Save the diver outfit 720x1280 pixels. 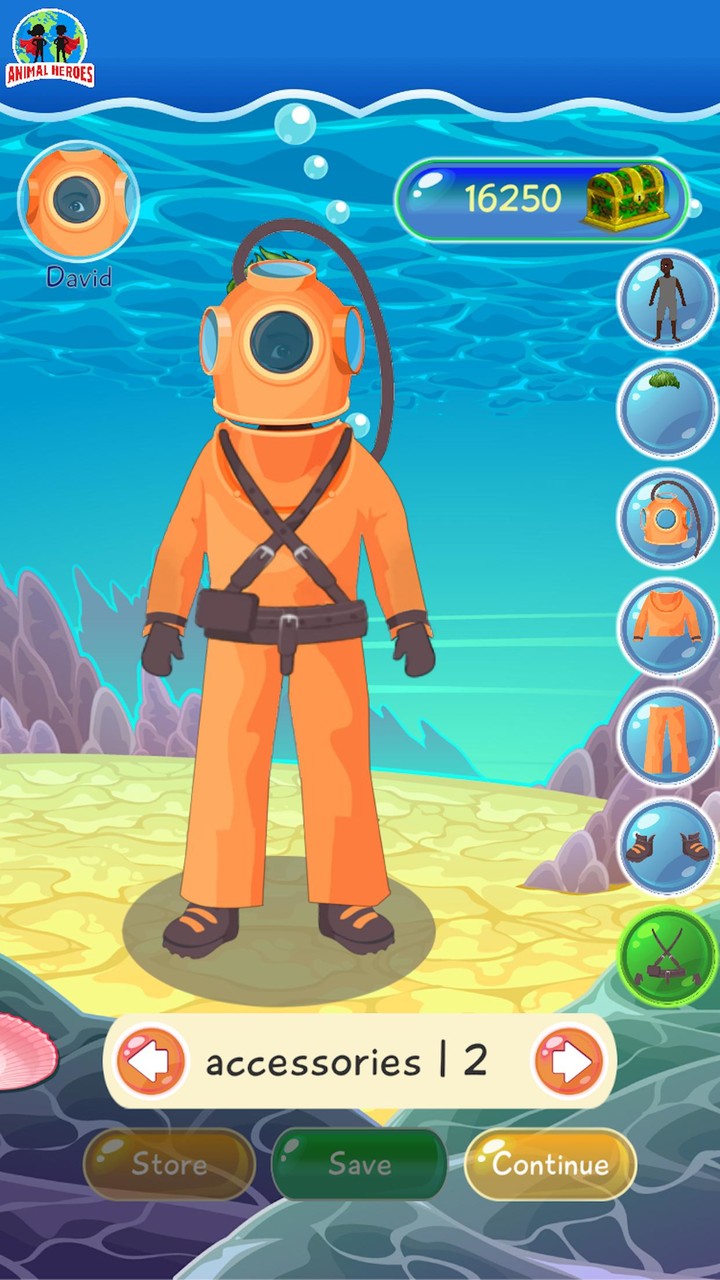tap(359, 1164)
